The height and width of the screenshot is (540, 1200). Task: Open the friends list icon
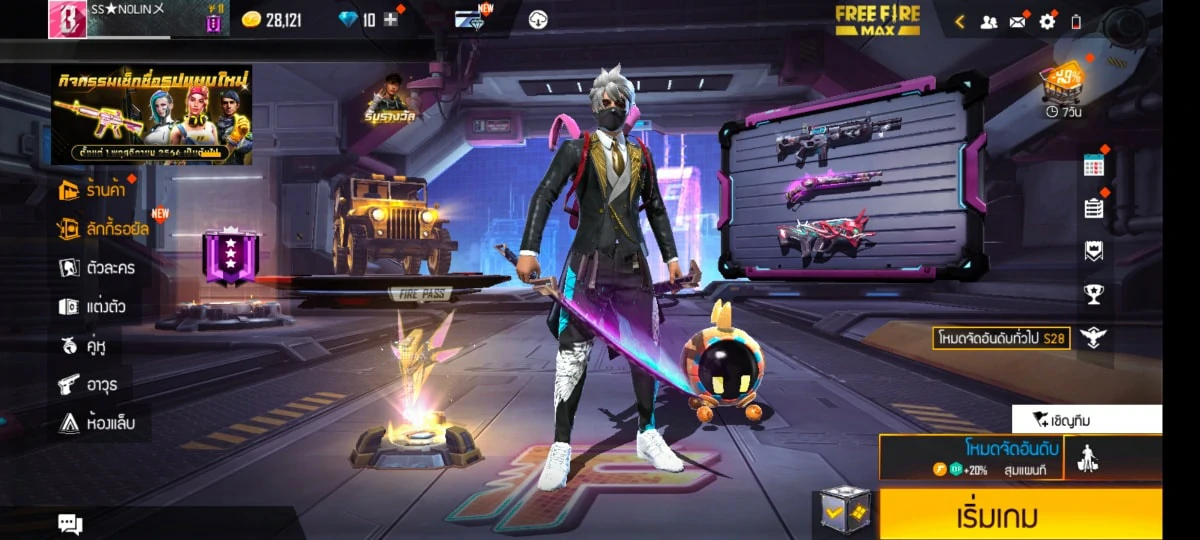988,21
